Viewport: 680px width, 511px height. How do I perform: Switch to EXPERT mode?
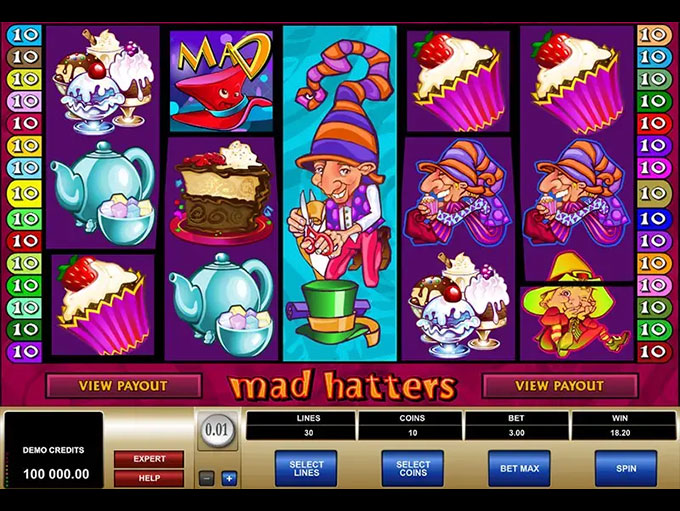[149, 459]
